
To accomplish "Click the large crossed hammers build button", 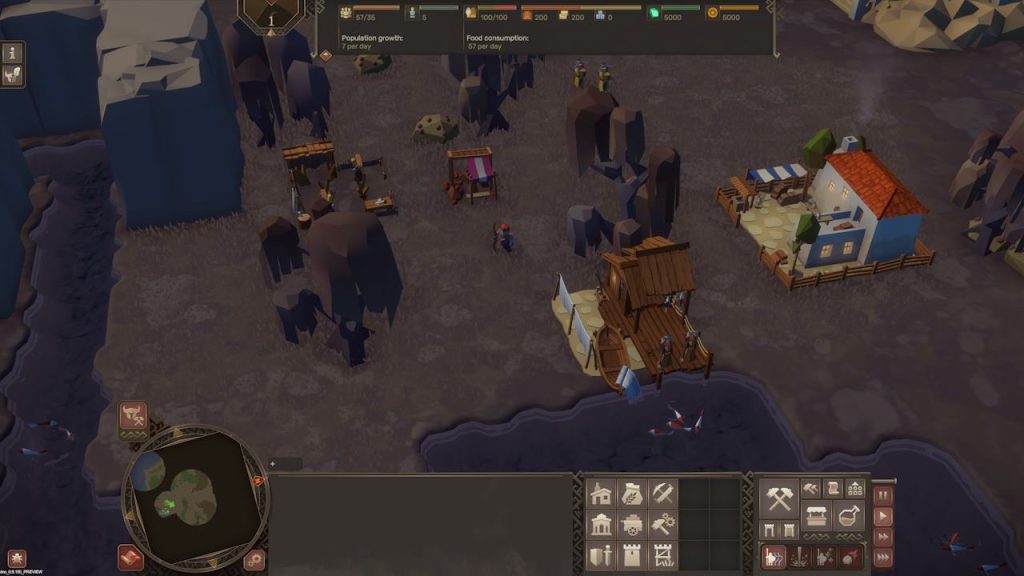I will (x=780, y=497).
